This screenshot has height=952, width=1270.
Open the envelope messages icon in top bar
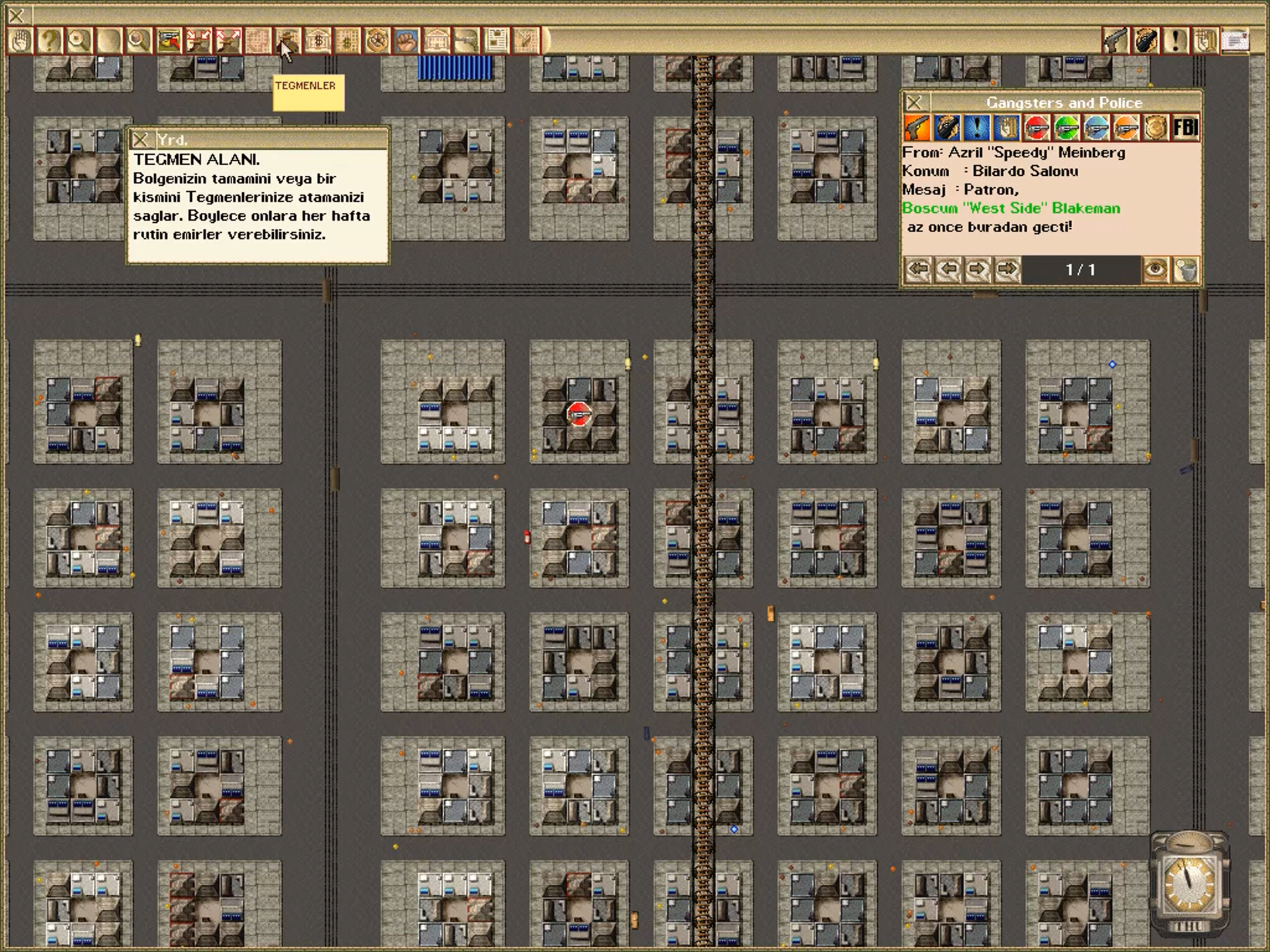1235,41
